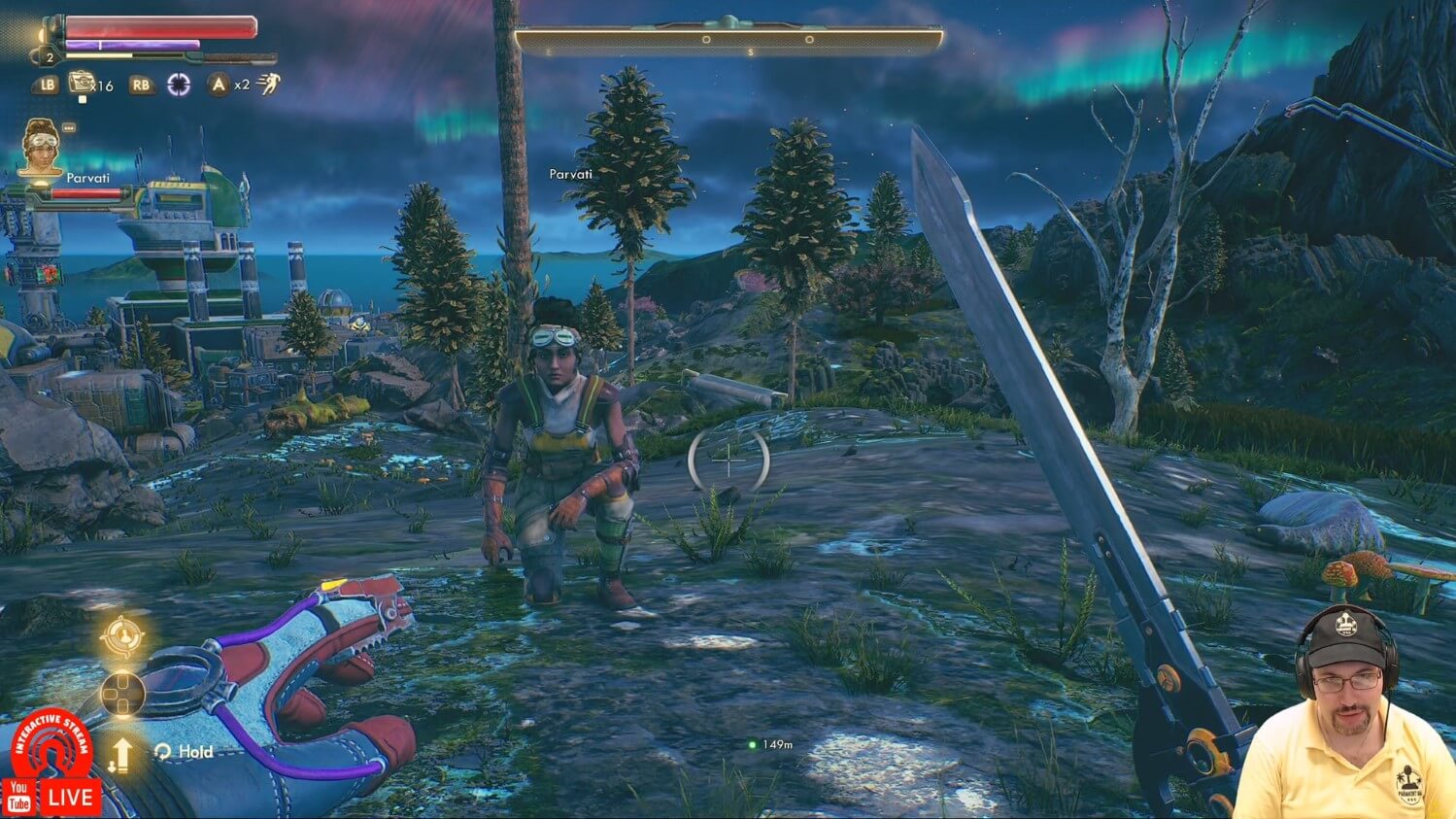This screenshot has width=1456, height=819.
Task: Open the Interactive Stream overlay badge
Action: [51, 746]
